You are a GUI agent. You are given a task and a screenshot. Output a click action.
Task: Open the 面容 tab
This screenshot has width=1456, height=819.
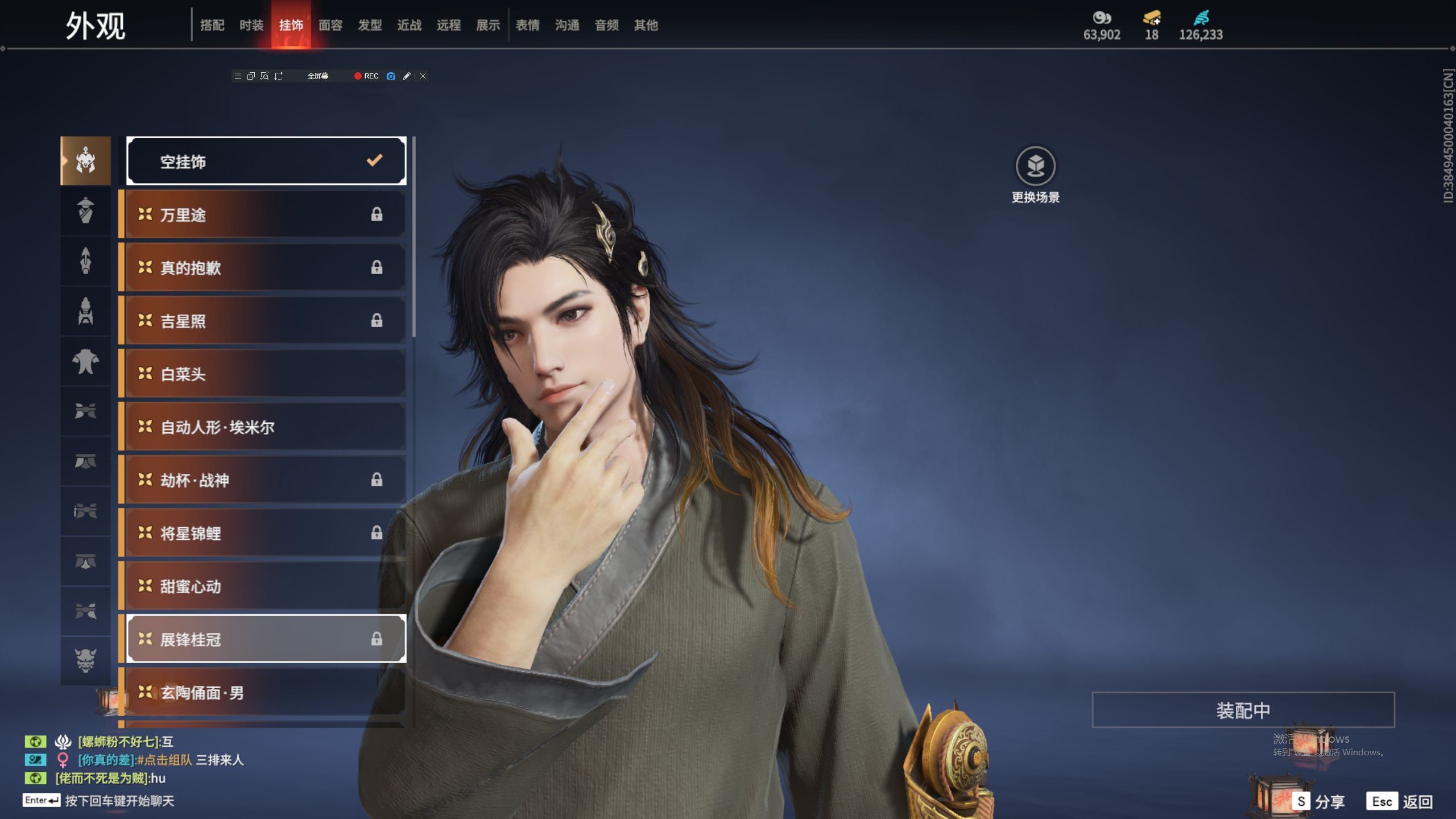point(330,25)
